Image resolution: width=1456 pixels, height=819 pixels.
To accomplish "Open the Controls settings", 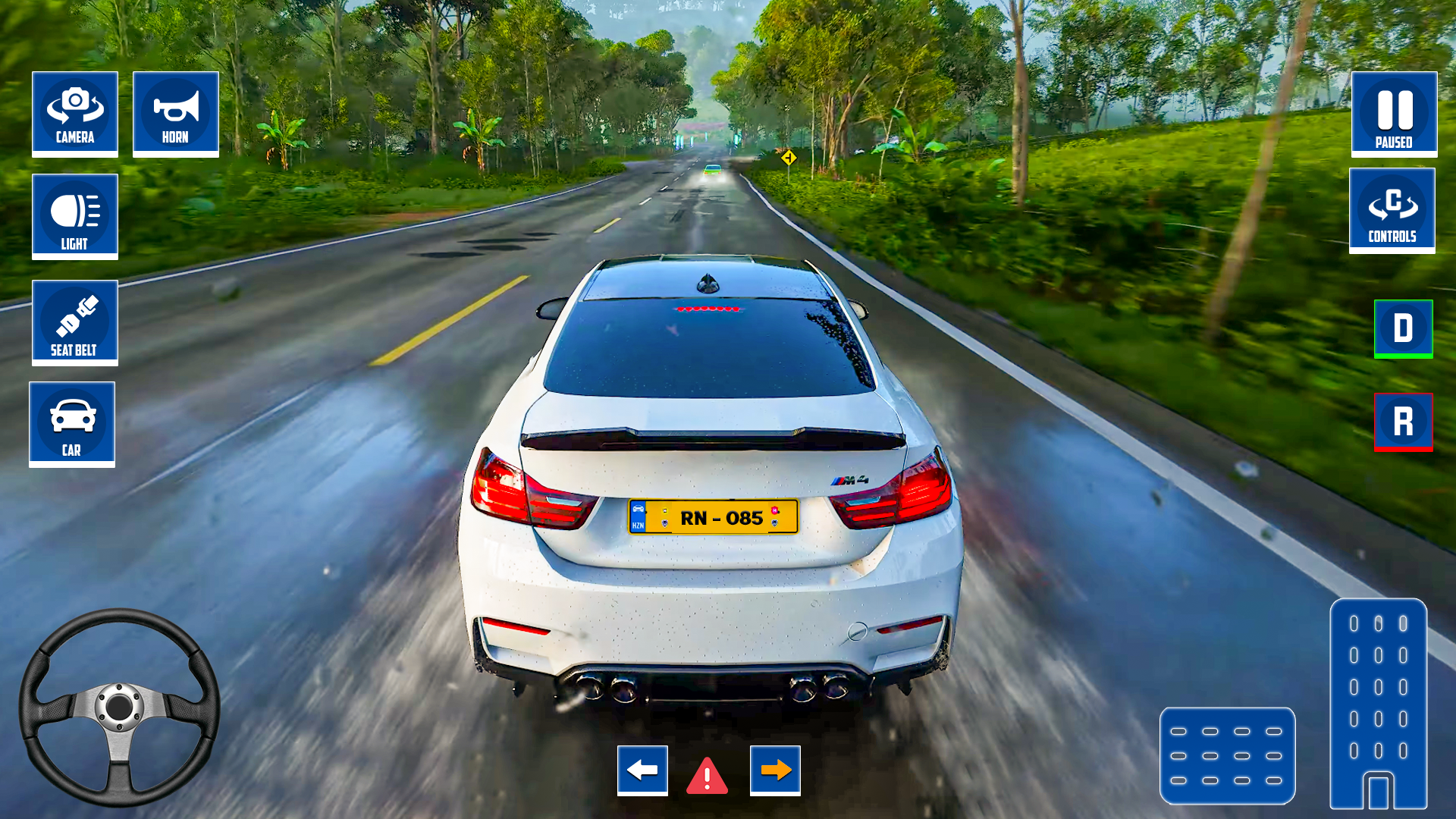I will [1392, 210].
